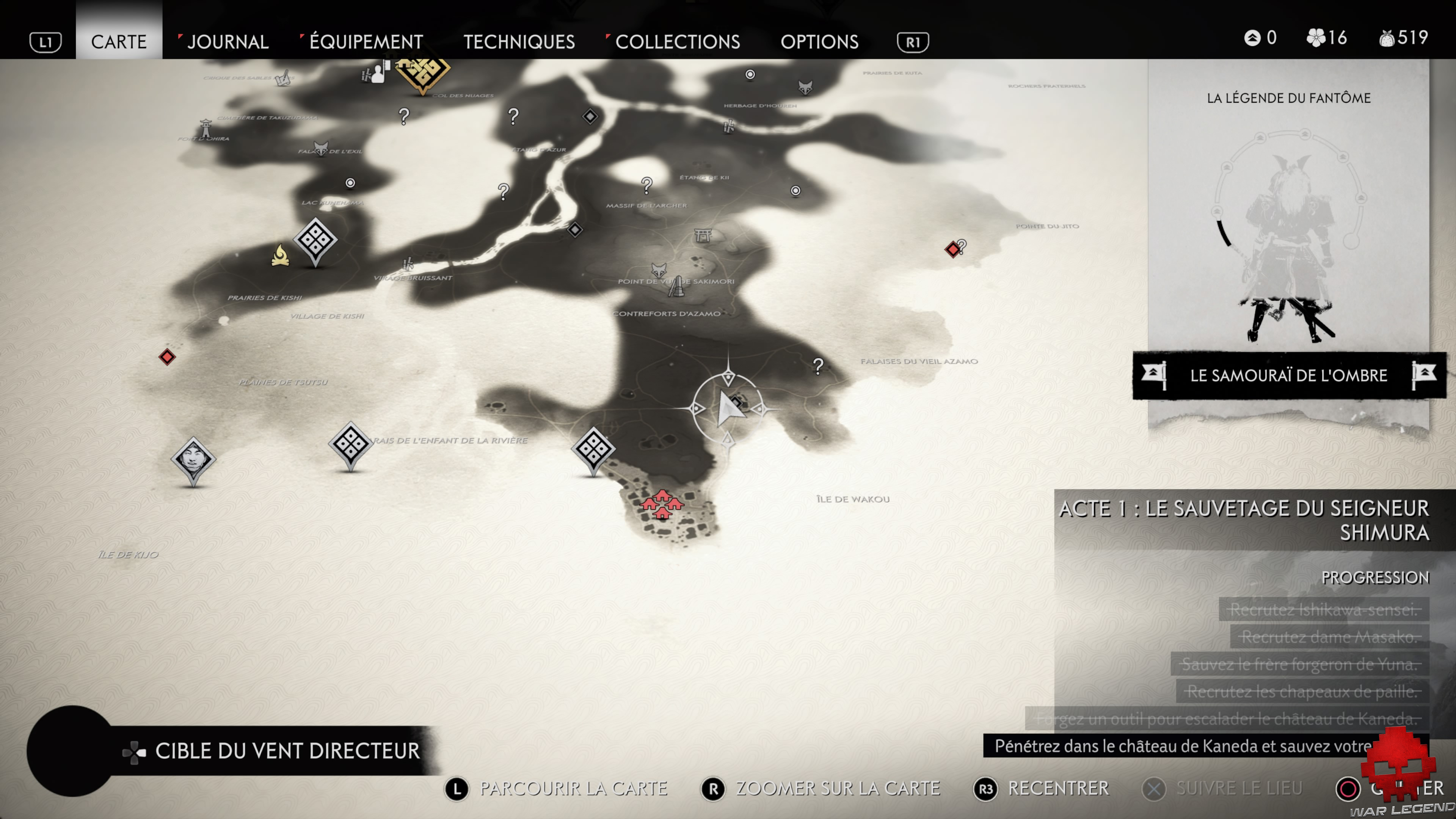Switch to the Journal tab
Image resolution: width=1456 pixels, height=819 pixels.
click(228, 42)
